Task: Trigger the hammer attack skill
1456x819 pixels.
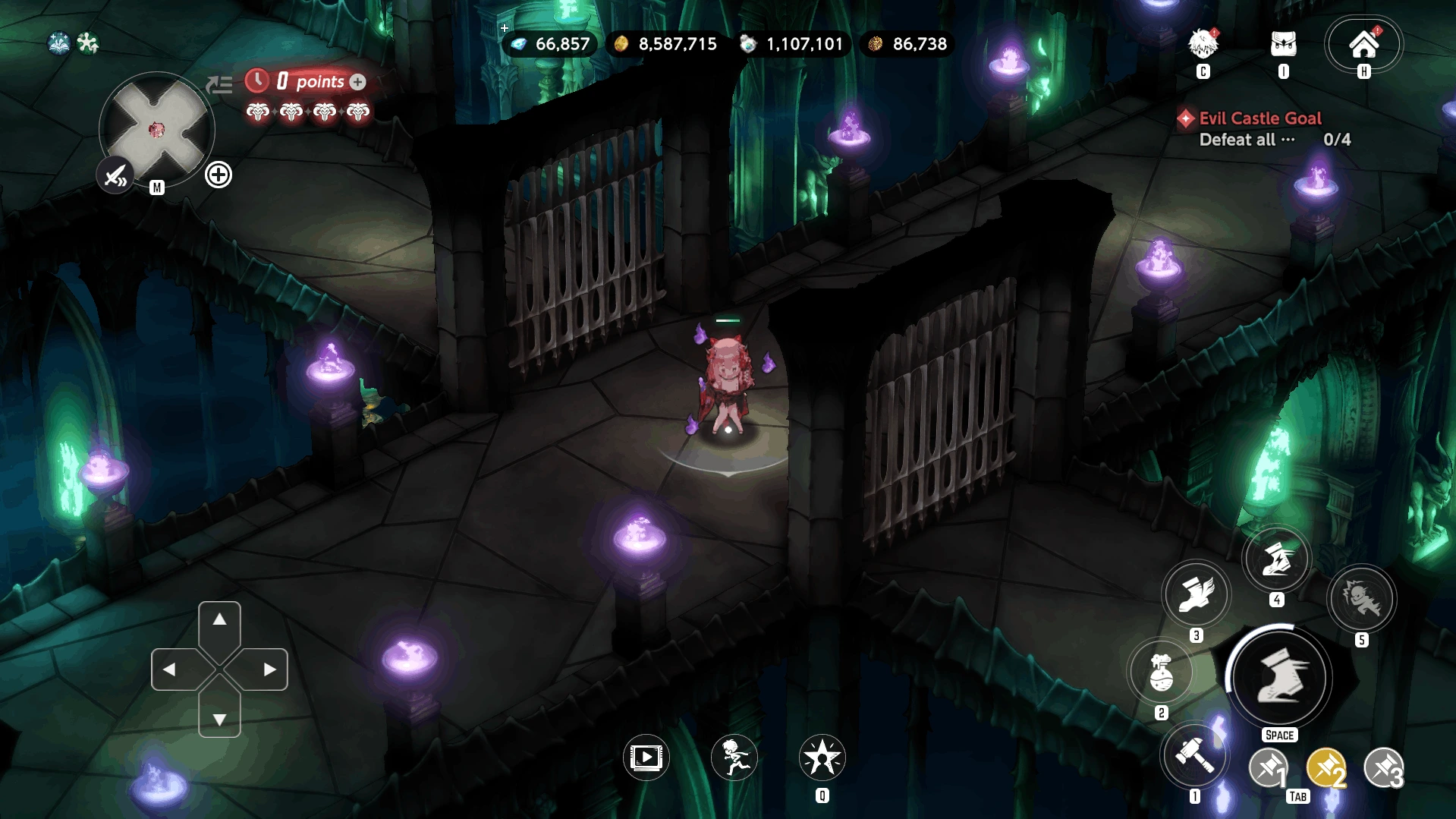Action: coord(1194,755)
